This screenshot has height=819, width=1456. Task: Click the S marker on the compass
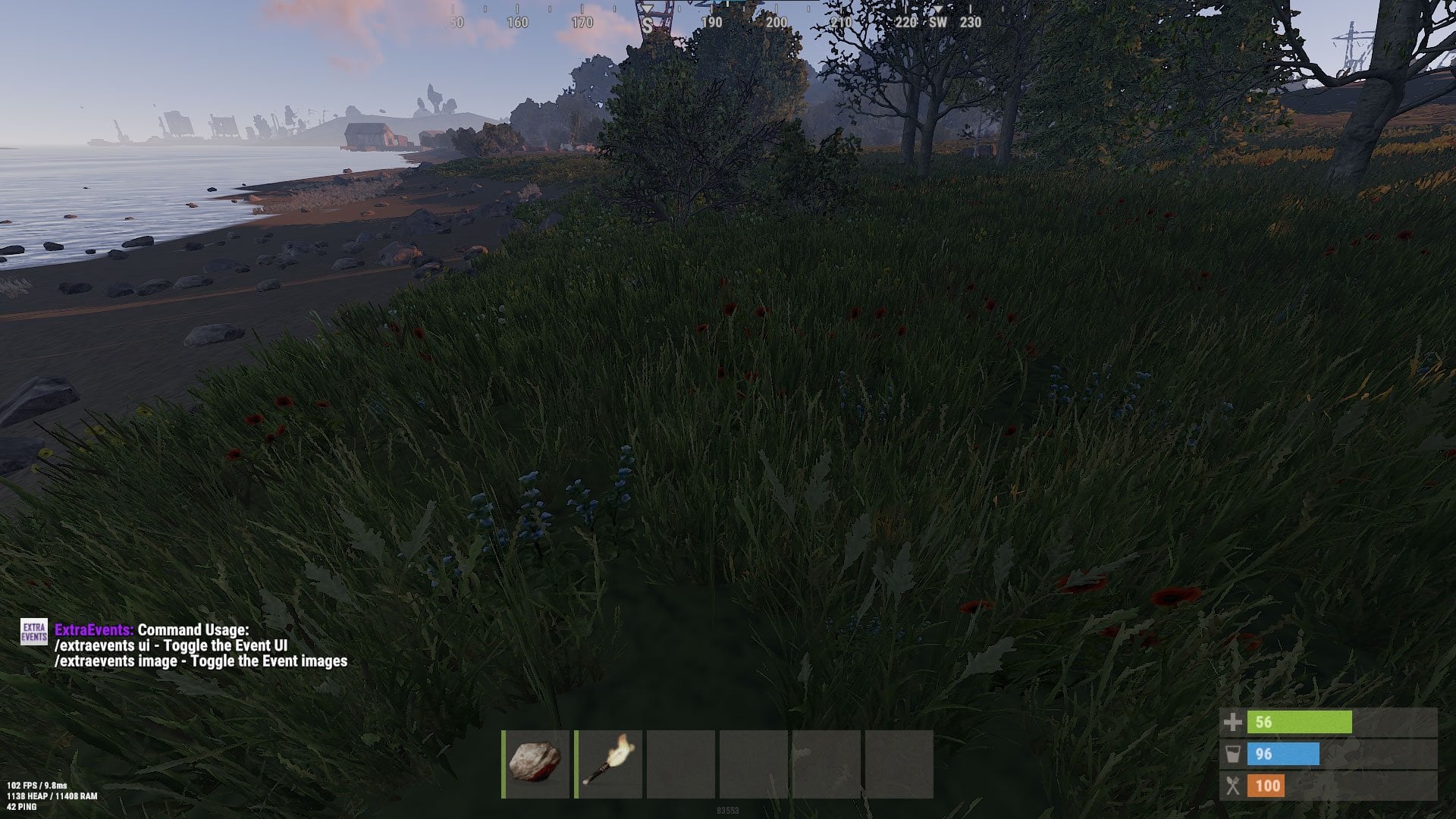647,23
